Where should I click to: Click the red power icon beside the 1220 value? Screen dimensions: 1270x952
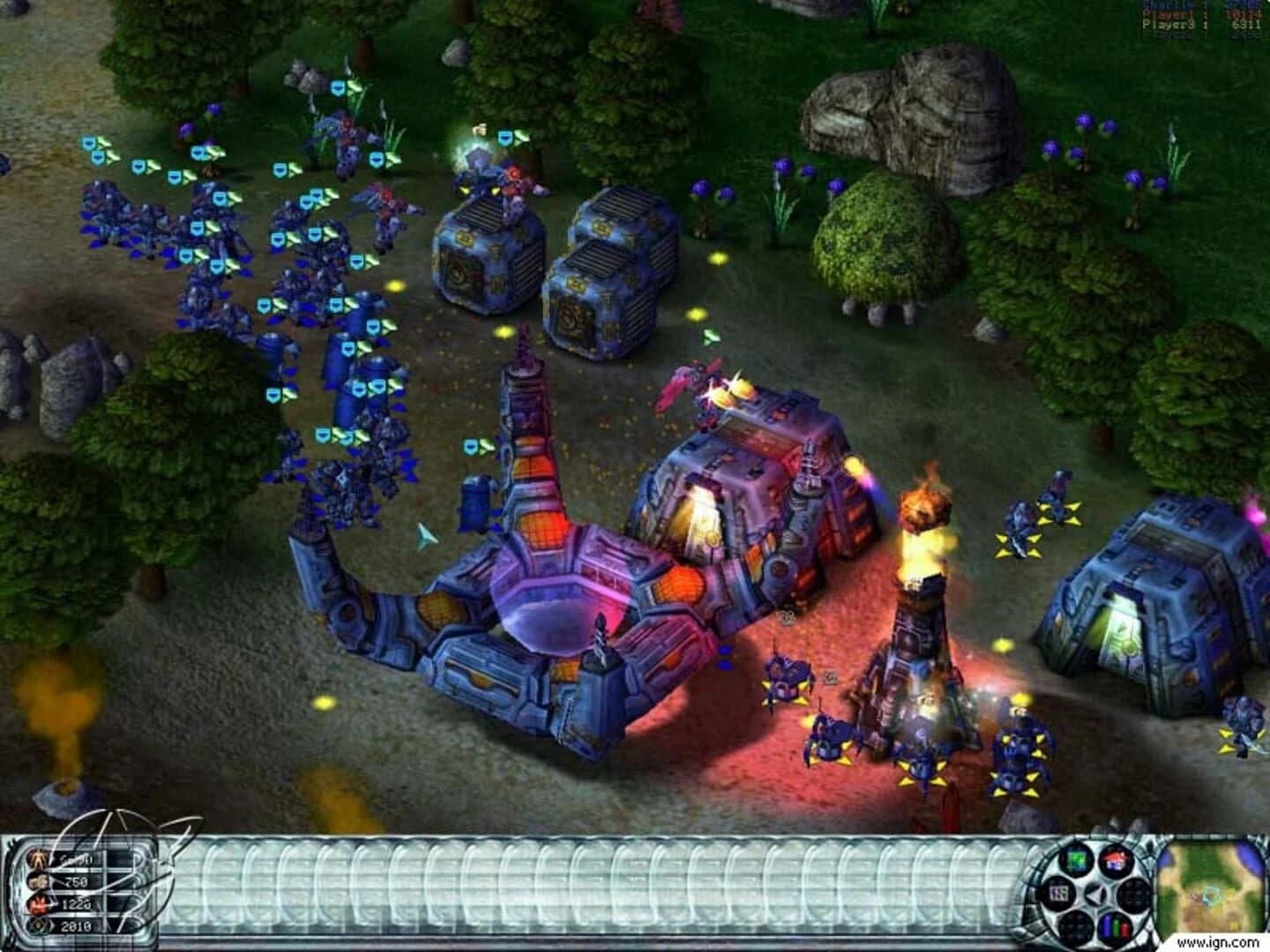pos(38,905)
